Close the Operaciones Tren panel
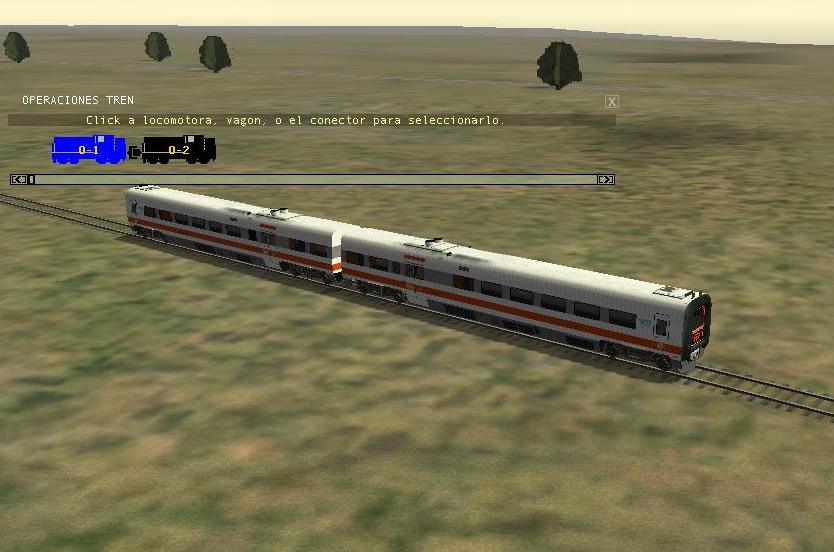The height and width of the screenshot is (552, 834). (612, 102)
